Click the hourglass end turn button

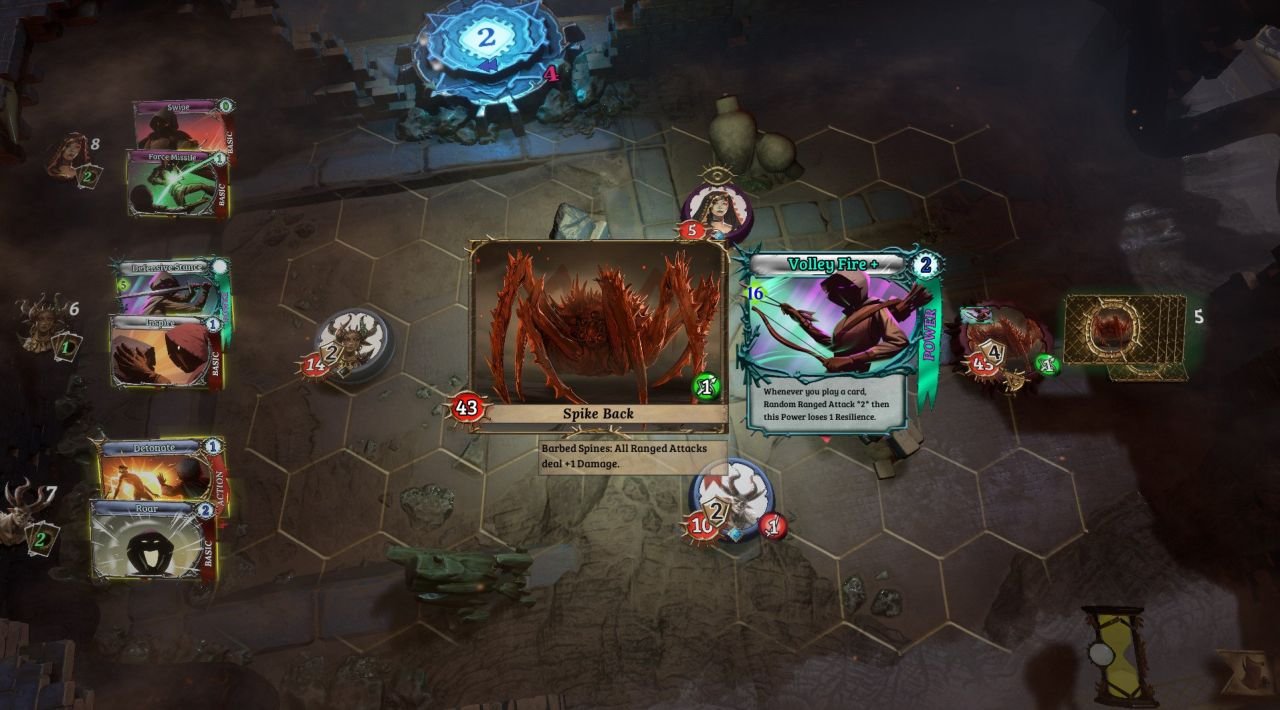point(1113,655)
